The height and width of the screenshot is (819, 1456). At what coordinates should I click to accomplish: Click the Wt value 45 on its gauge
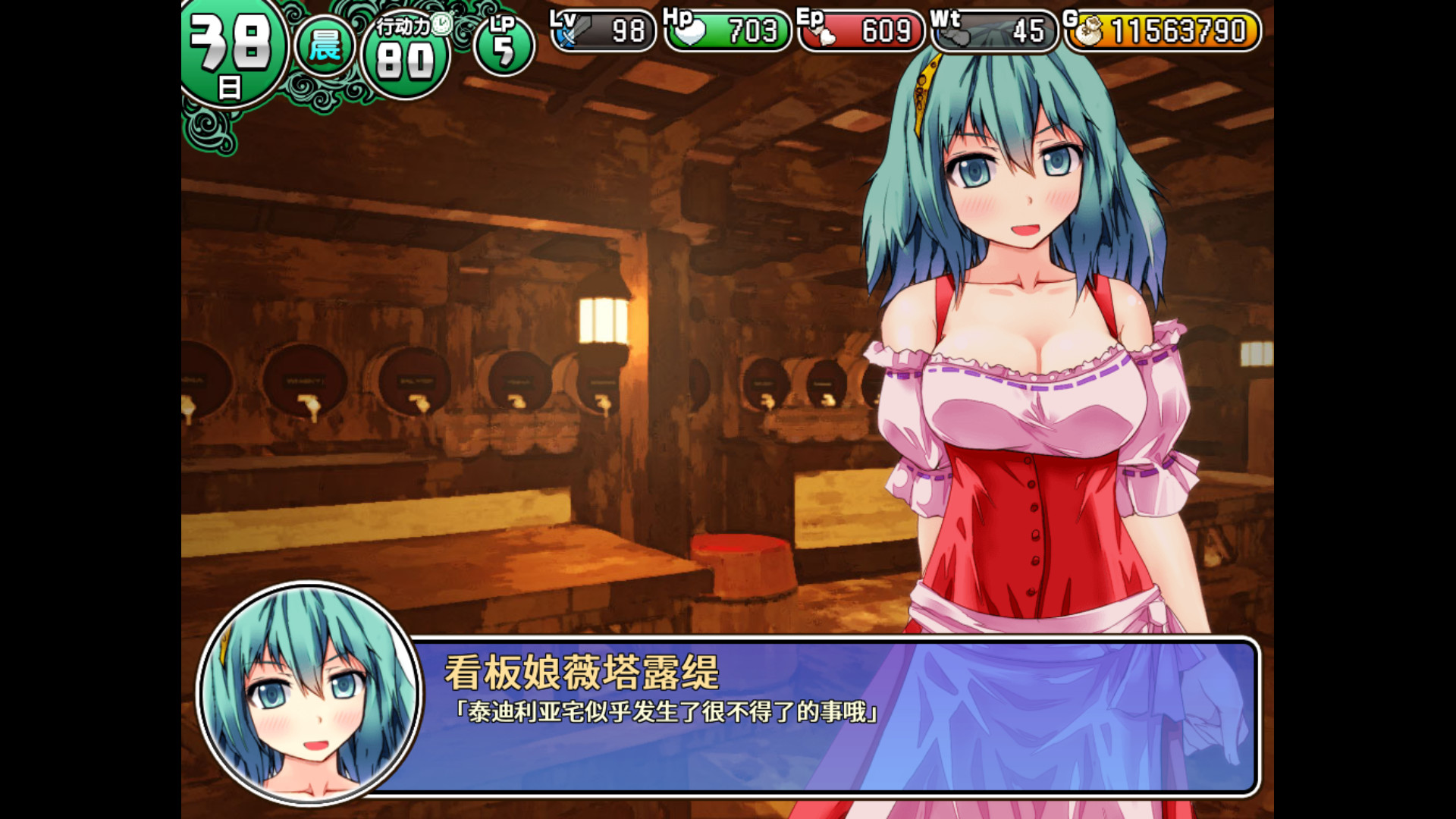(x=1020, y=32)
